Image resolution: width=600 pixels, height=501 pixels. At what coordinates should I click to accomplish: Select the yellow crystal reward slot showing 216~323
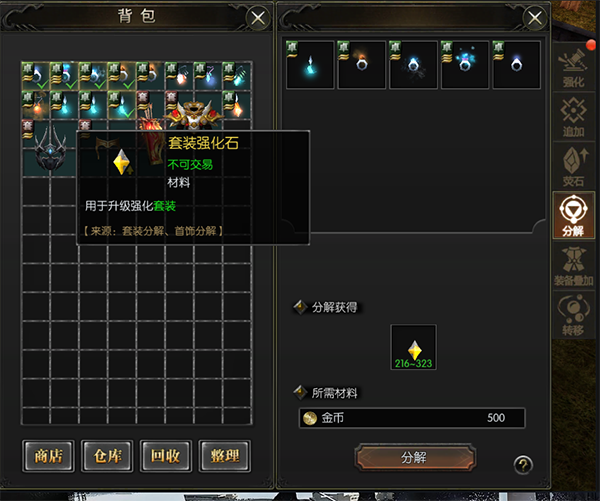[414, 348]
